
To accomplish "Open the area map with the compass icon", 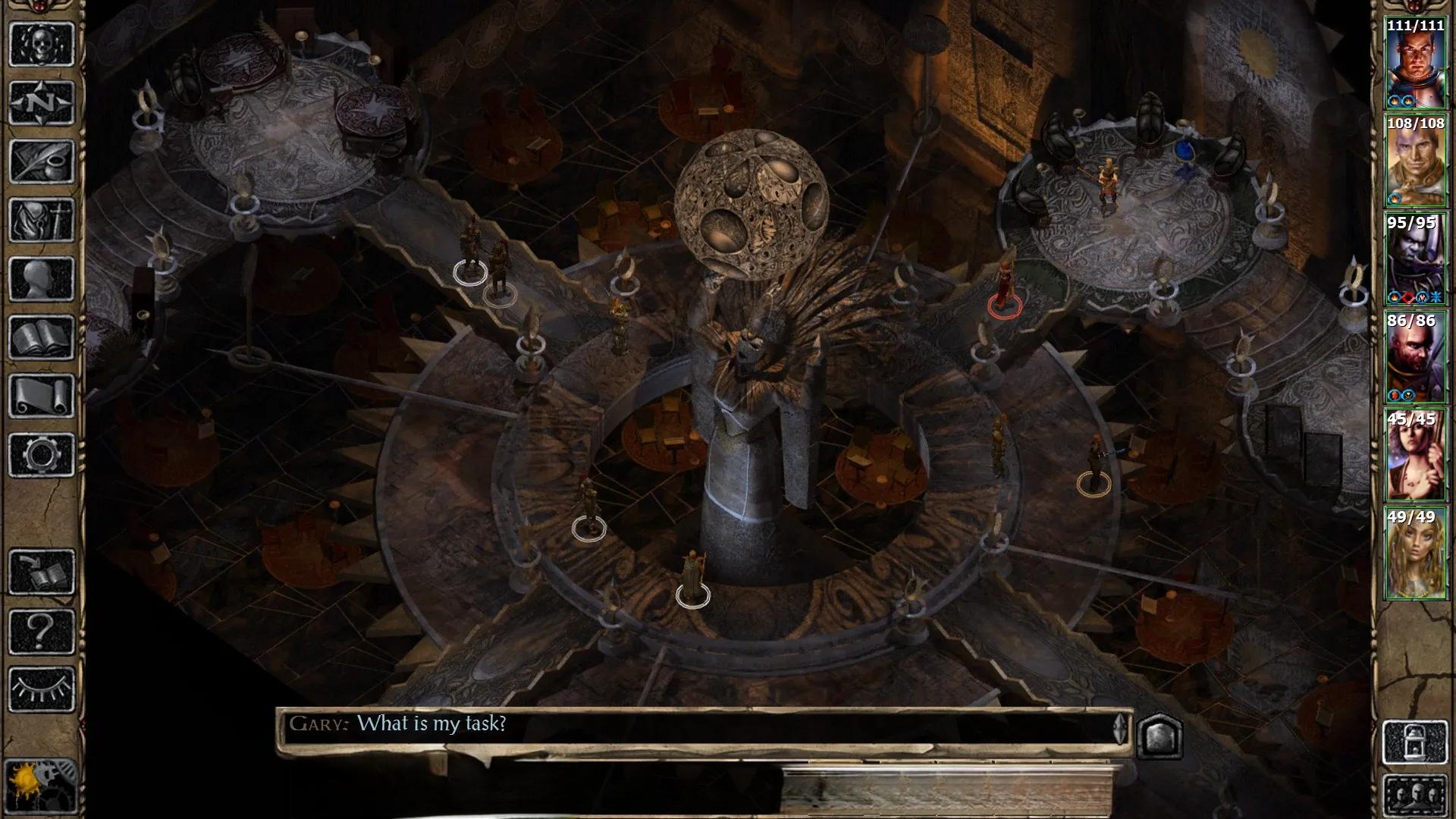I will point(42,102).
